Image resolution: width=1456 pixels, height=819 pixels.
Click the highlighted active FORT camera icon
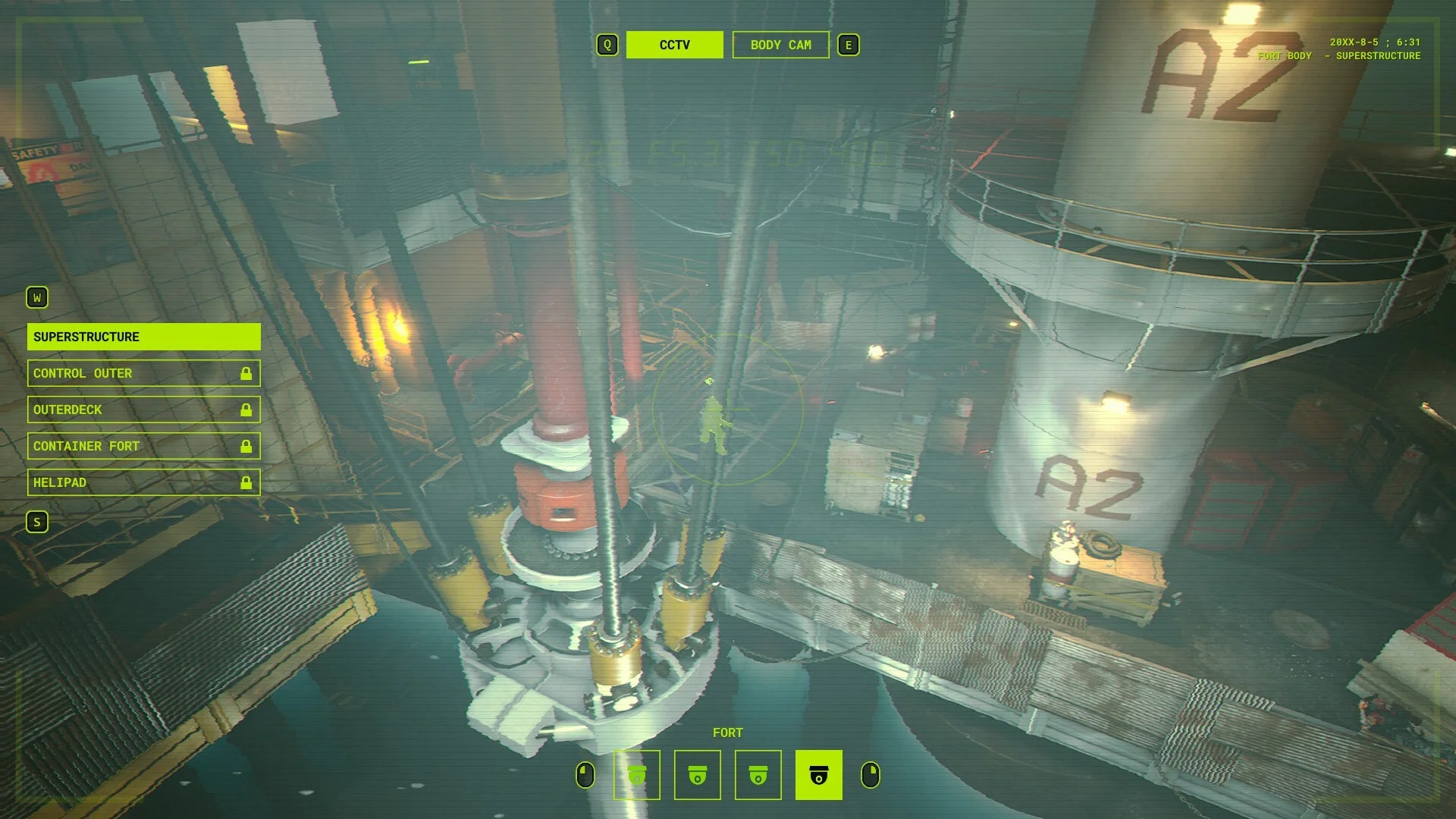coord(818,774)
